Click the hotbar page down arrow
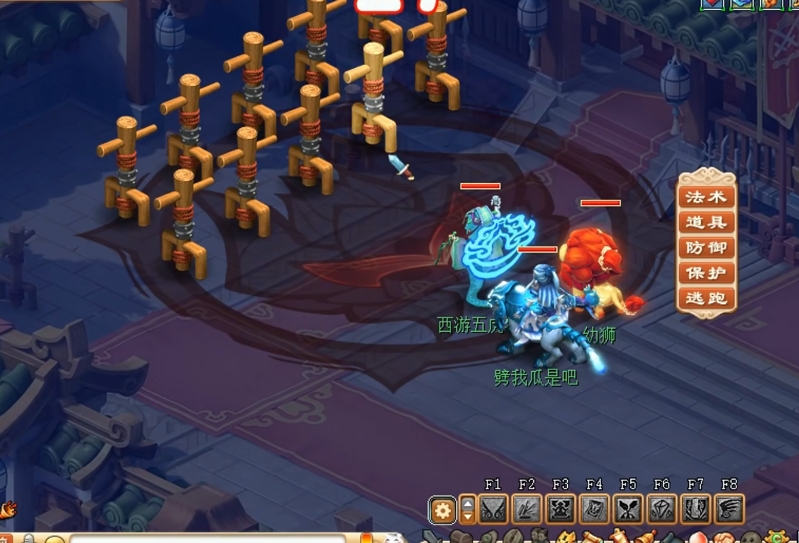Image resolution: width=799 pixels, height=543 pixels. tap(467, 518)
